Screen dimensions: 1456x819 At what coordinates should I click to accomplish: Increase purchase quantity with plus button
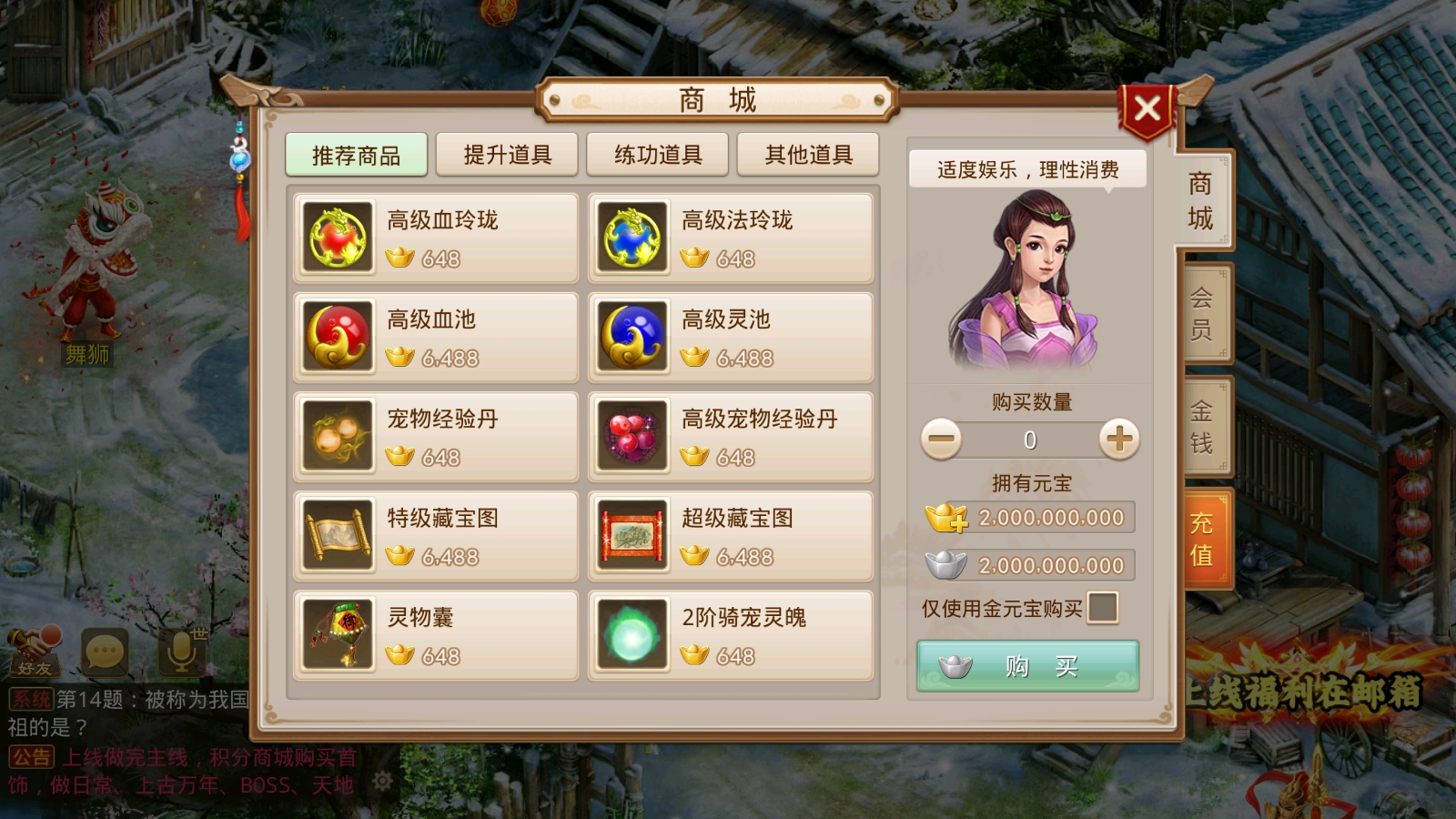[x=1119, y=439]
